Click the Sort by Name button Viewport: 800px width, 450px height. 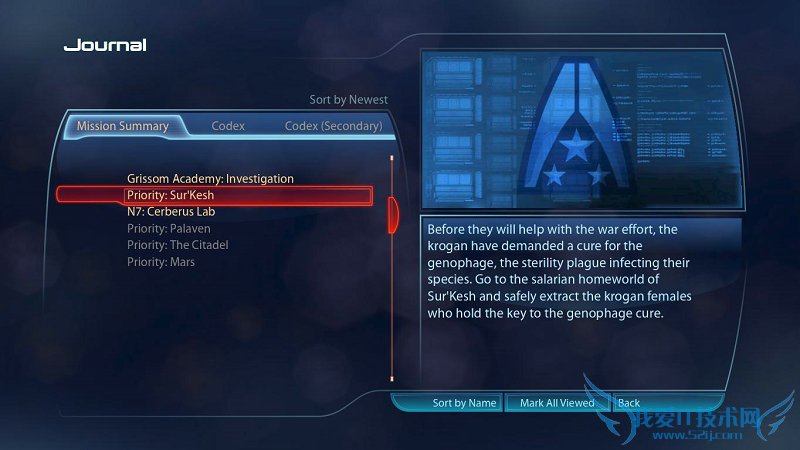tap(464, 403)
